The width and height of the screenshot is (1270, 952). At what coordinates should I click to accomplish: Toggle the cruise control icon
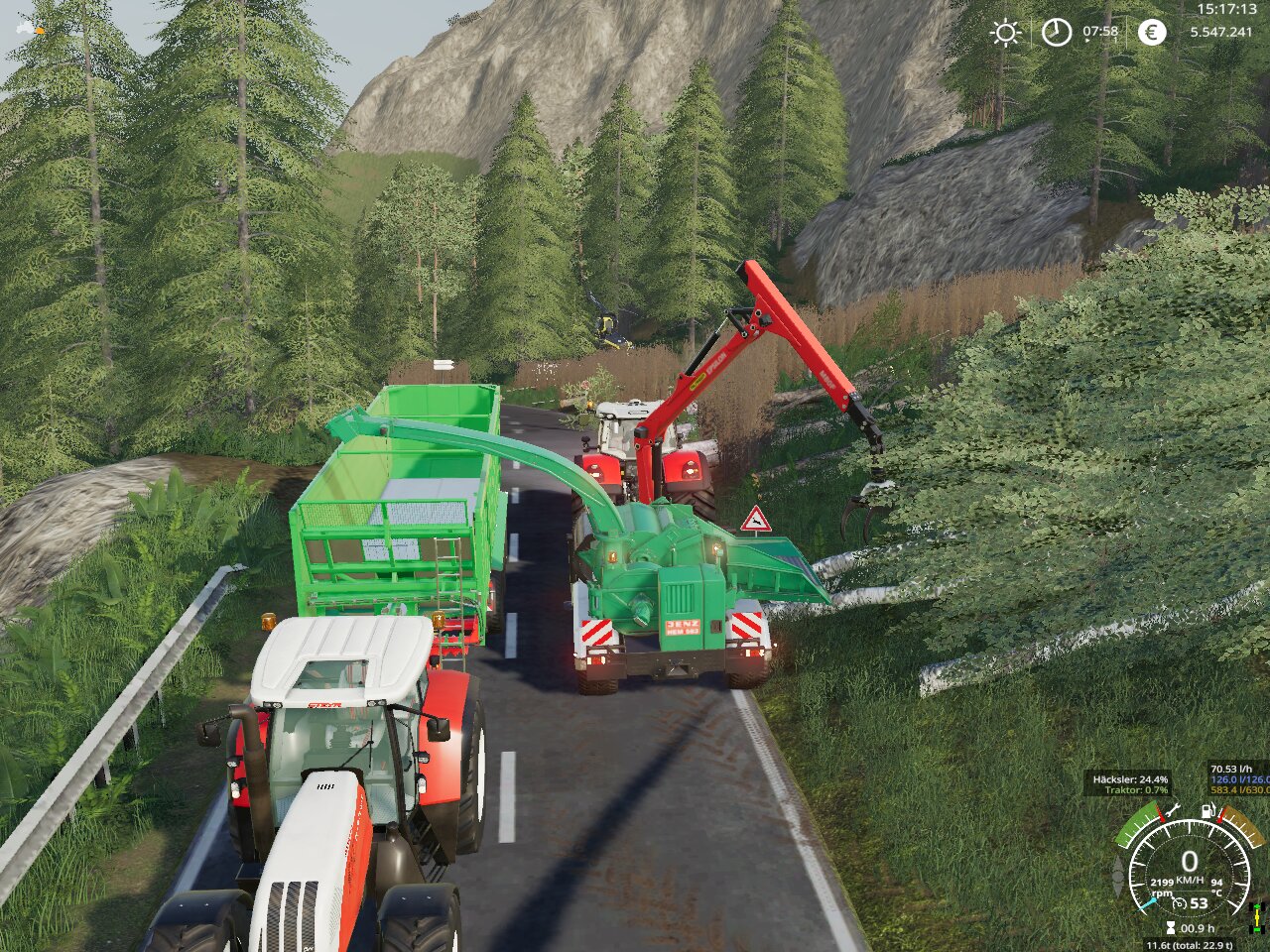tap(1181, 903)
